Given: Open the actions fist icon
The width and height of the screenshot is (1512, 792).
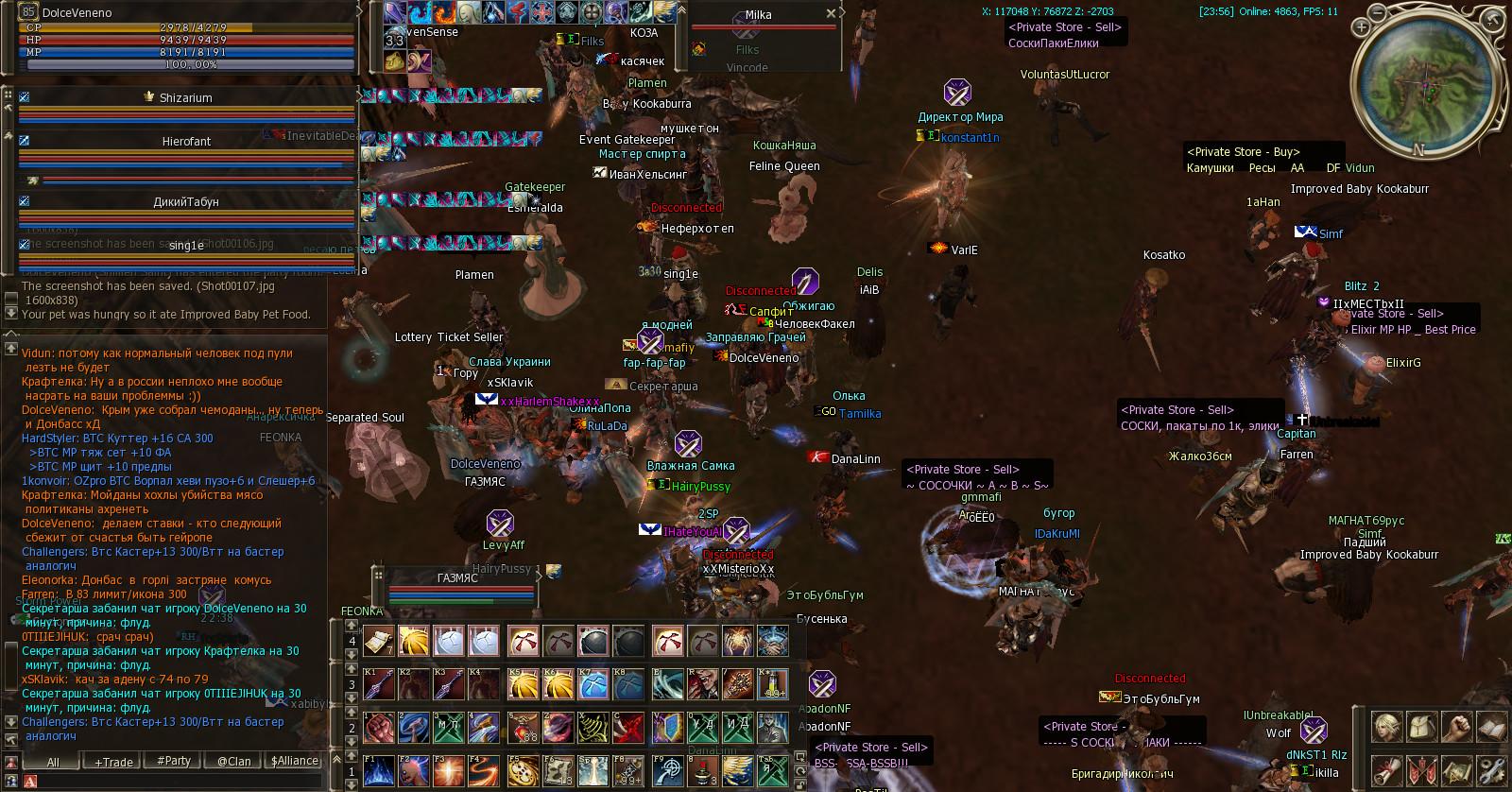Looking at the screenshot, I should [x=1458, y=726].
